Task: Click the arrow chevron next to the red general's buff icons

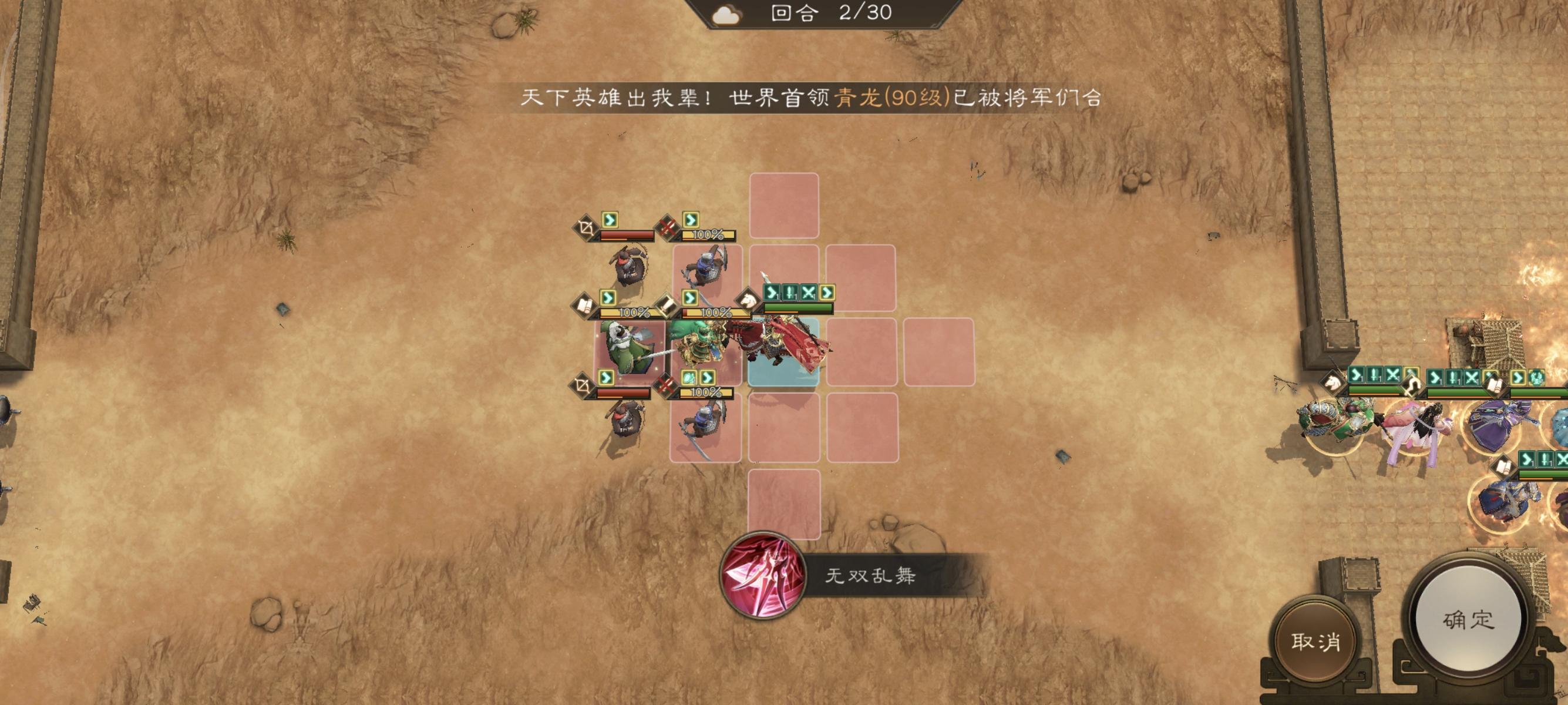Action: [828, 292]
